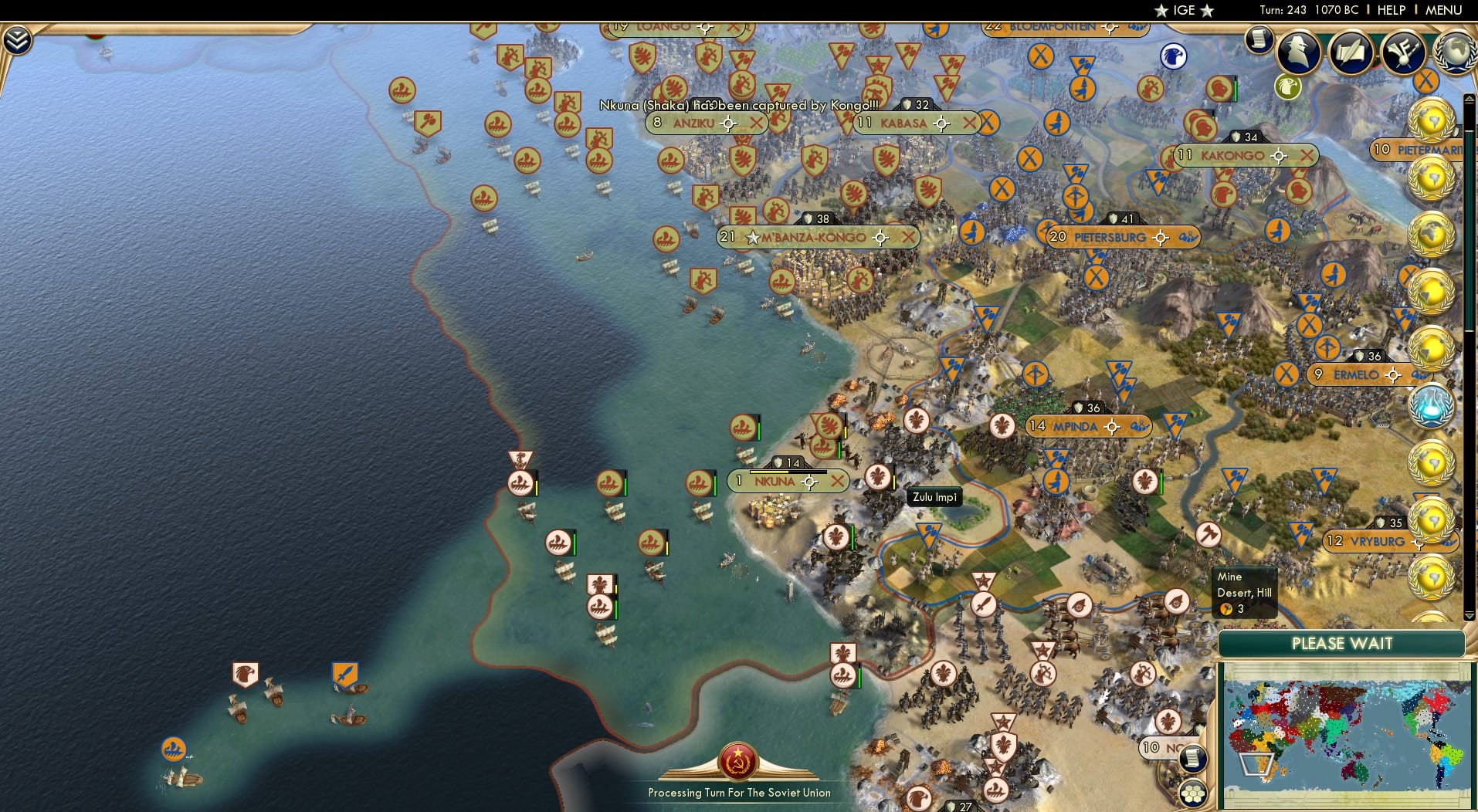Click the green eagle notification bubble

coord(1286,88)
